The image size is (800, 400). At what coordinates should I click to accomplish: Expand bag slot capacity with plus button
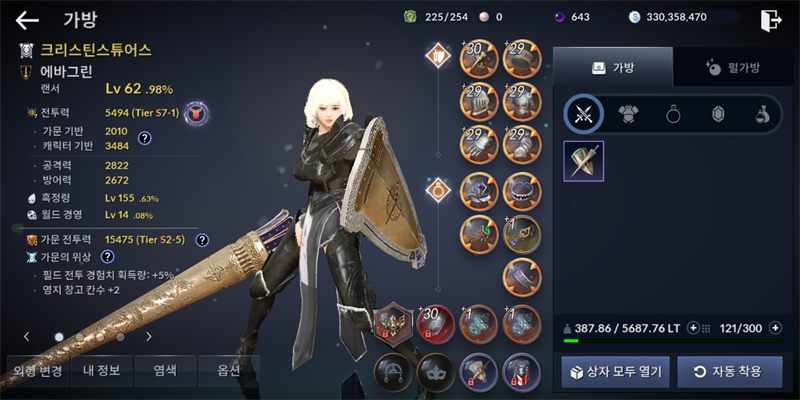[775, 327]
